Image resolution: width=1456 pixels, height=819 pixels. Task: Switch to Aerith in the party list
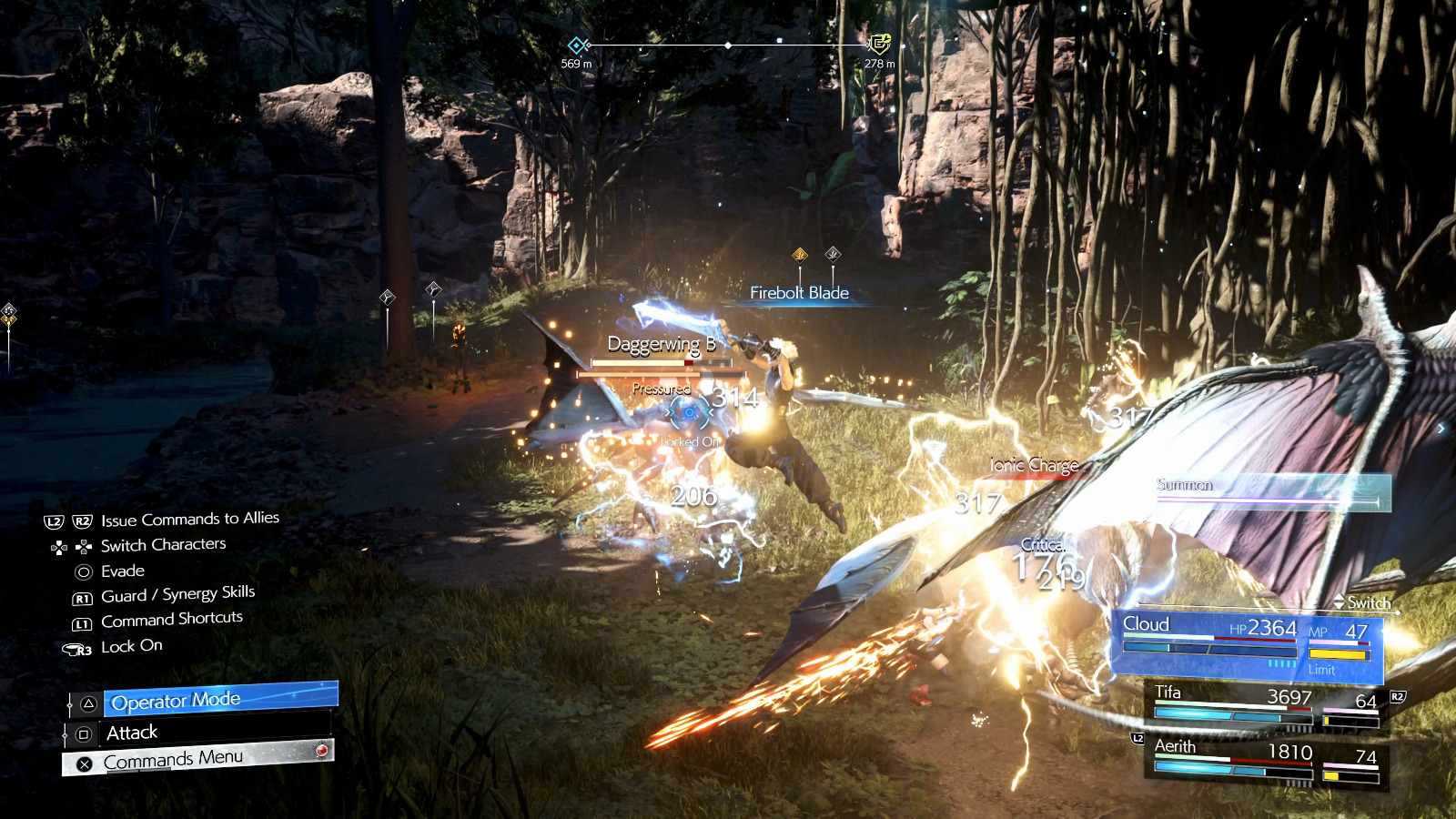tap(1265, 759)
